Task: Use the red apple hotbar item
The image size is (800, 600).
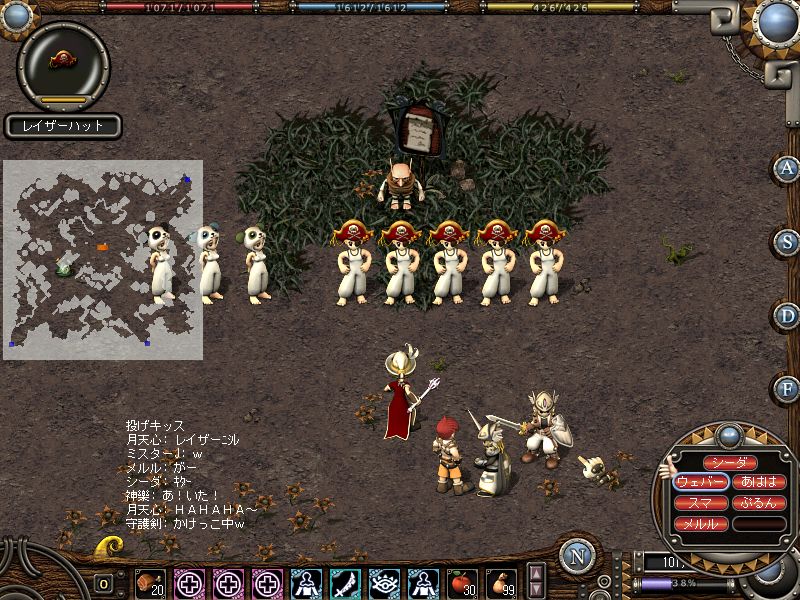Action: (461, 582)
